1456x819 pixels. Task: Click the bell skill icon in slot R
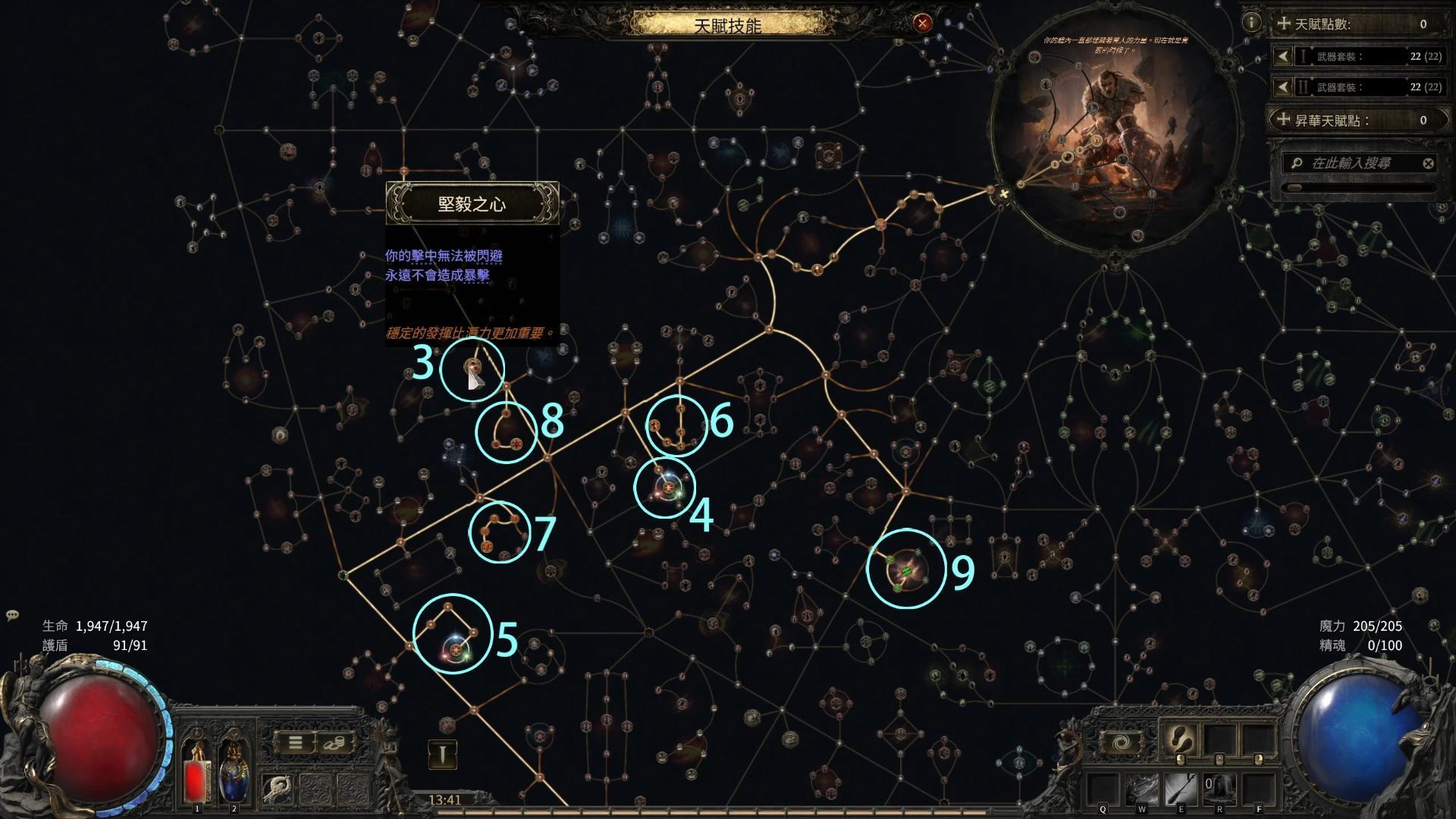click(1219, 788)
